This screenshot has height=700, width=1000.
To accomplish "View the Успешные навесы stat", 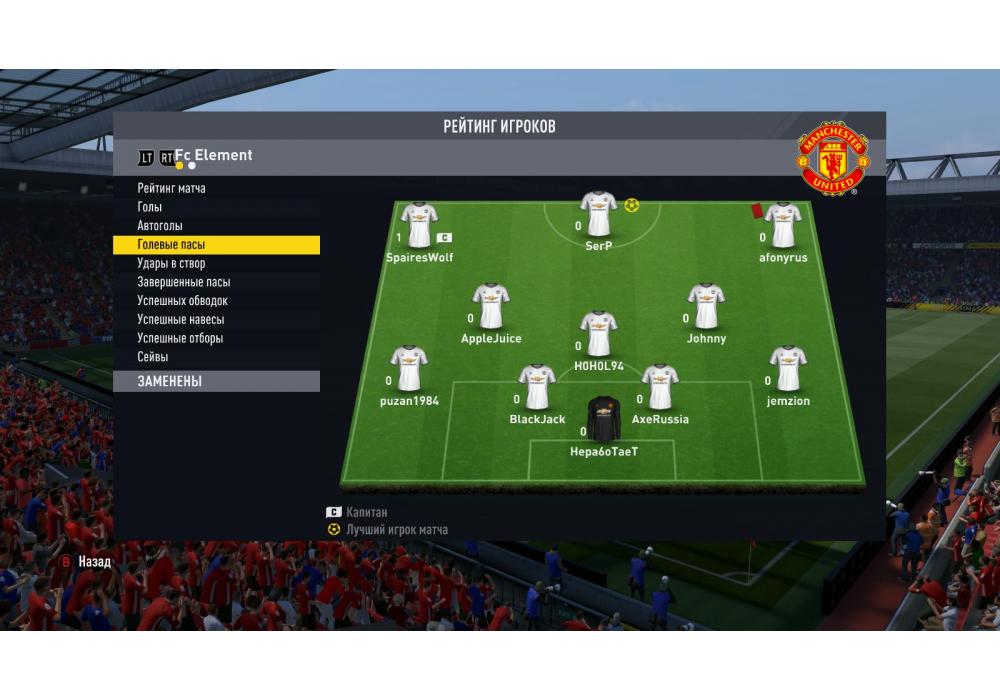I will (x=181, y=320).
